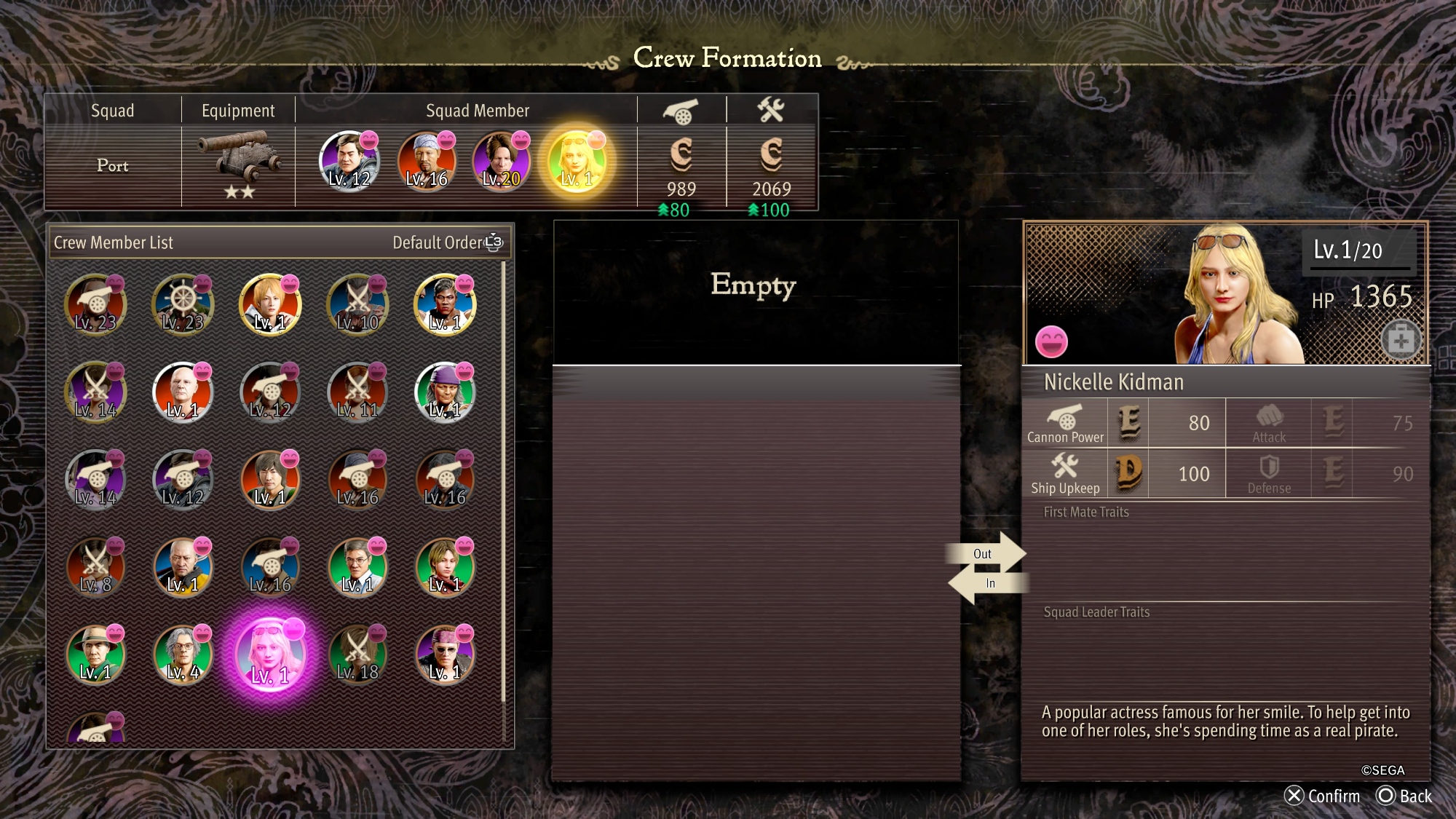This screenshot has height=819, width=1456.
Task: Click the medical kit icon on Nickelle's card
Action: (1401, 340)
